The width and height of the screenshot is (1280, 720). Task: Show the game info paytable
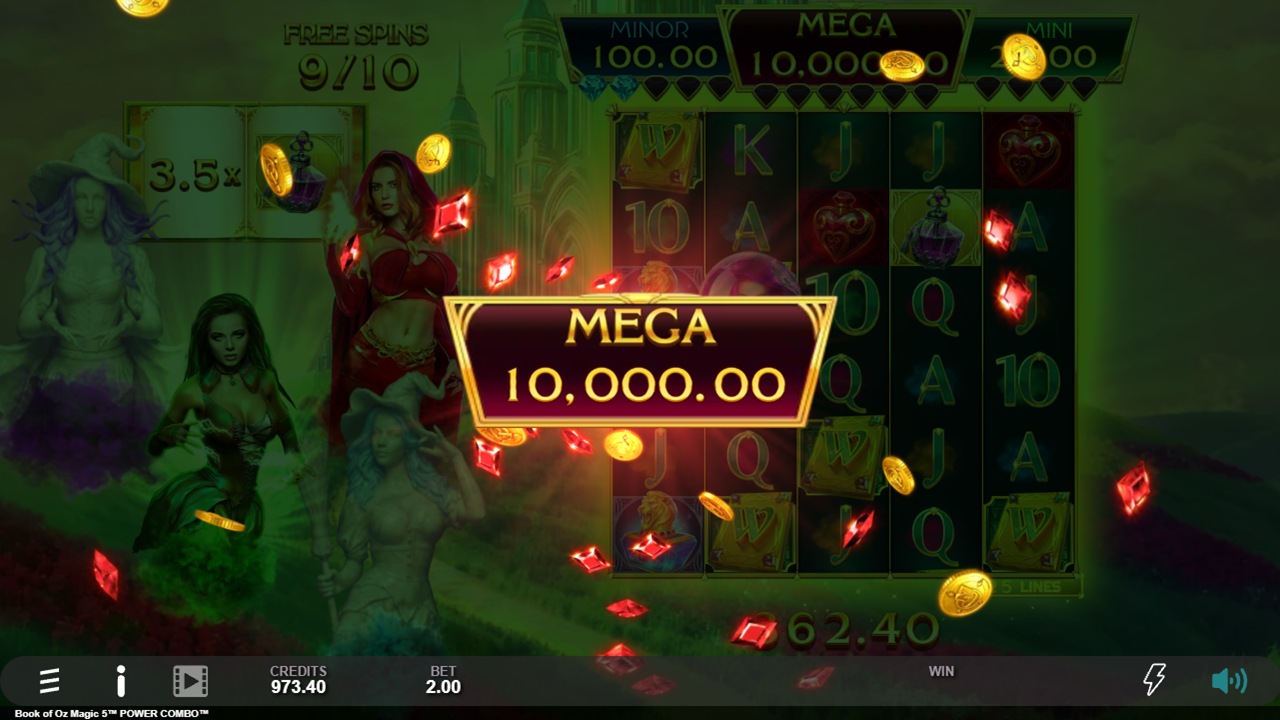pos(121,681)
